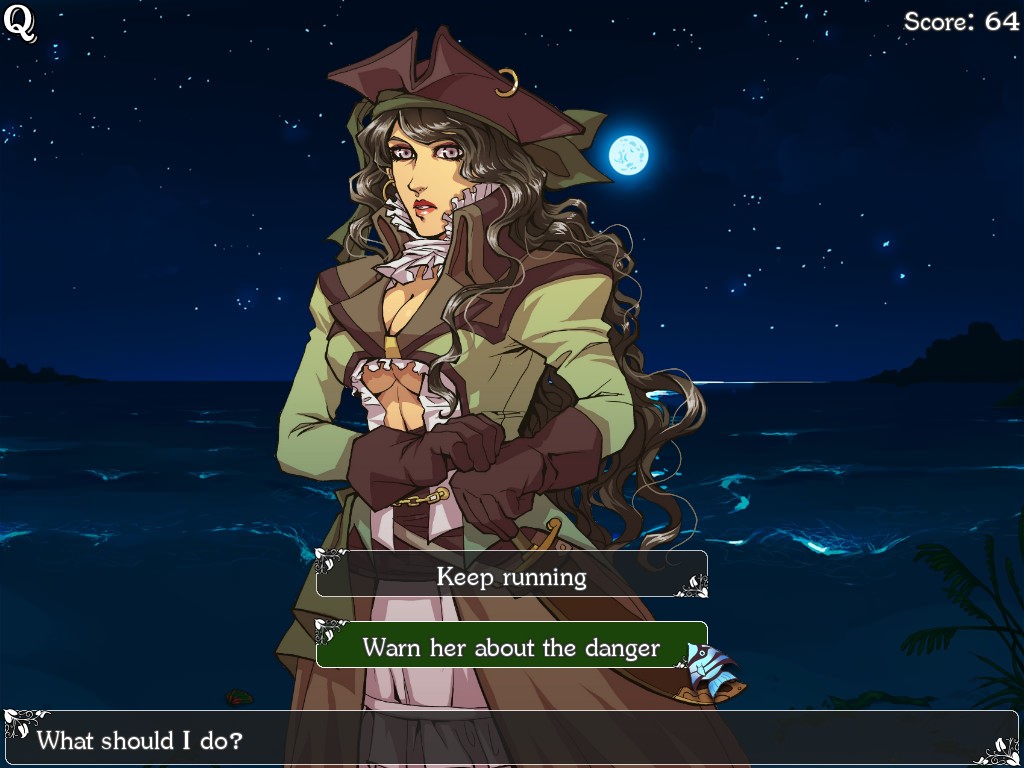Choose the "Keep running" dialogue option
The width and height of the screenshot is (1024, 768).
click(511, 576)
